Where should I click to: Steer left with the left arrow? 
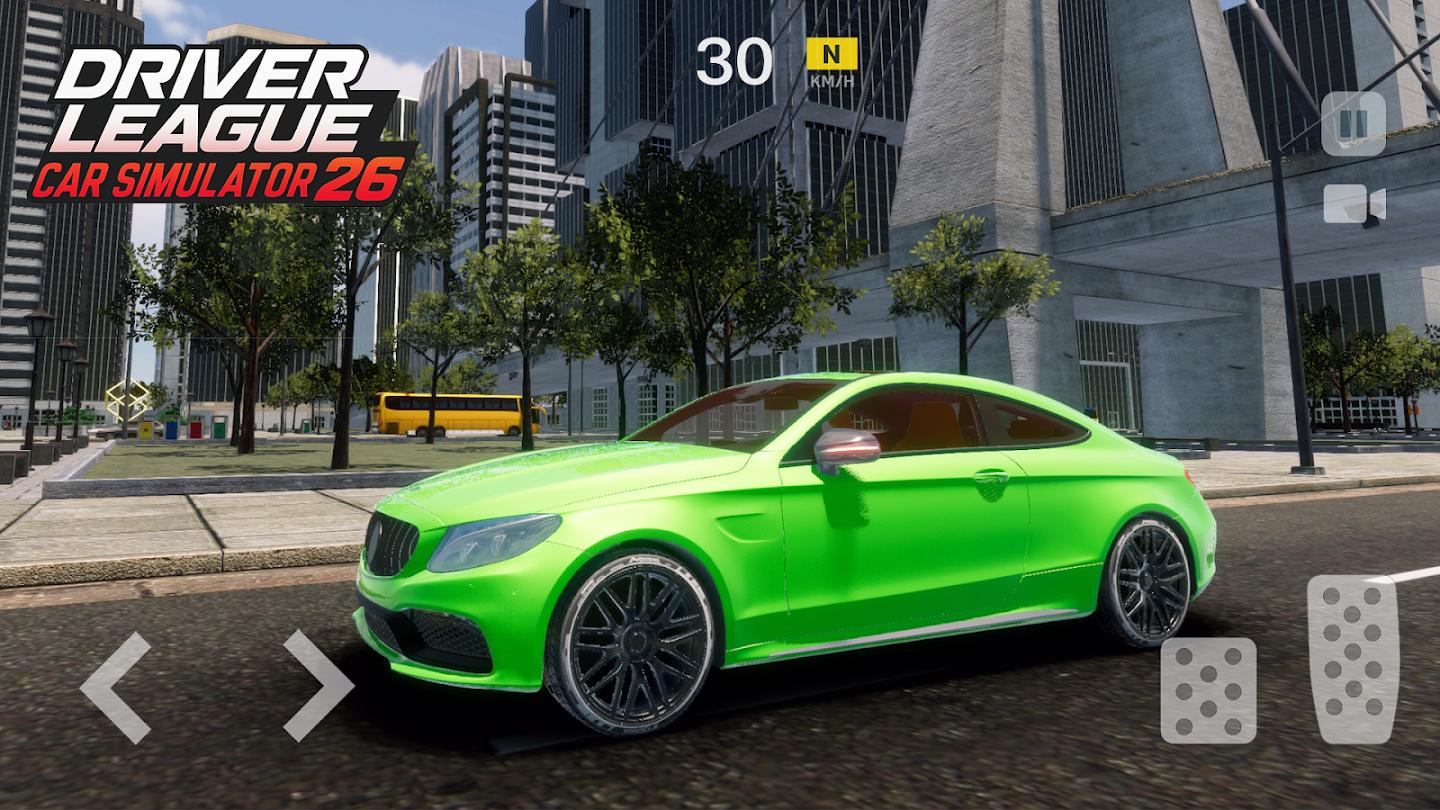116,687
